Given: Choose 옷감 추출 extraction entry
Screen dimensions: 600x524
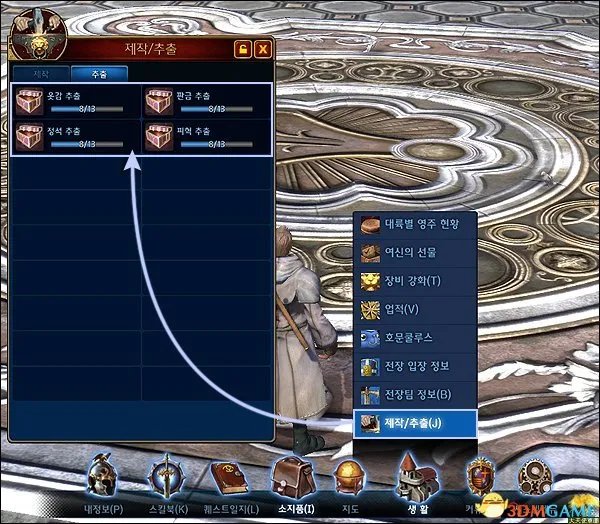Looking at the screenshot, I should pos(75,102).
